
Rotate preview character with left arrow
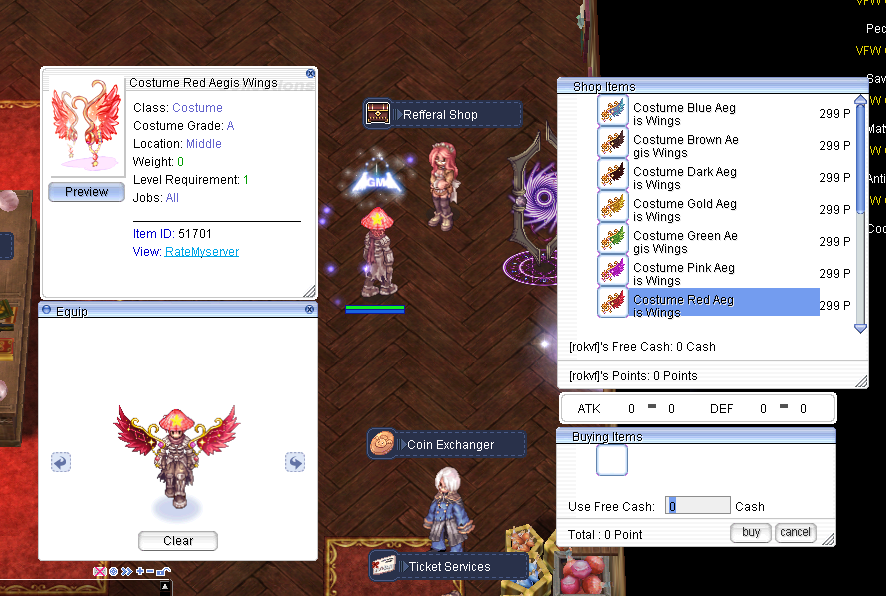(x=61, y=462)
